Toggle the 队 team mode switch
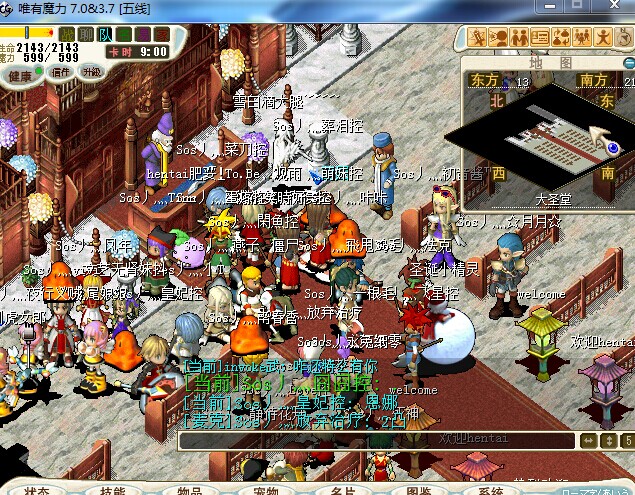Viewport: 635px width, 495px height. click(105, 34)
